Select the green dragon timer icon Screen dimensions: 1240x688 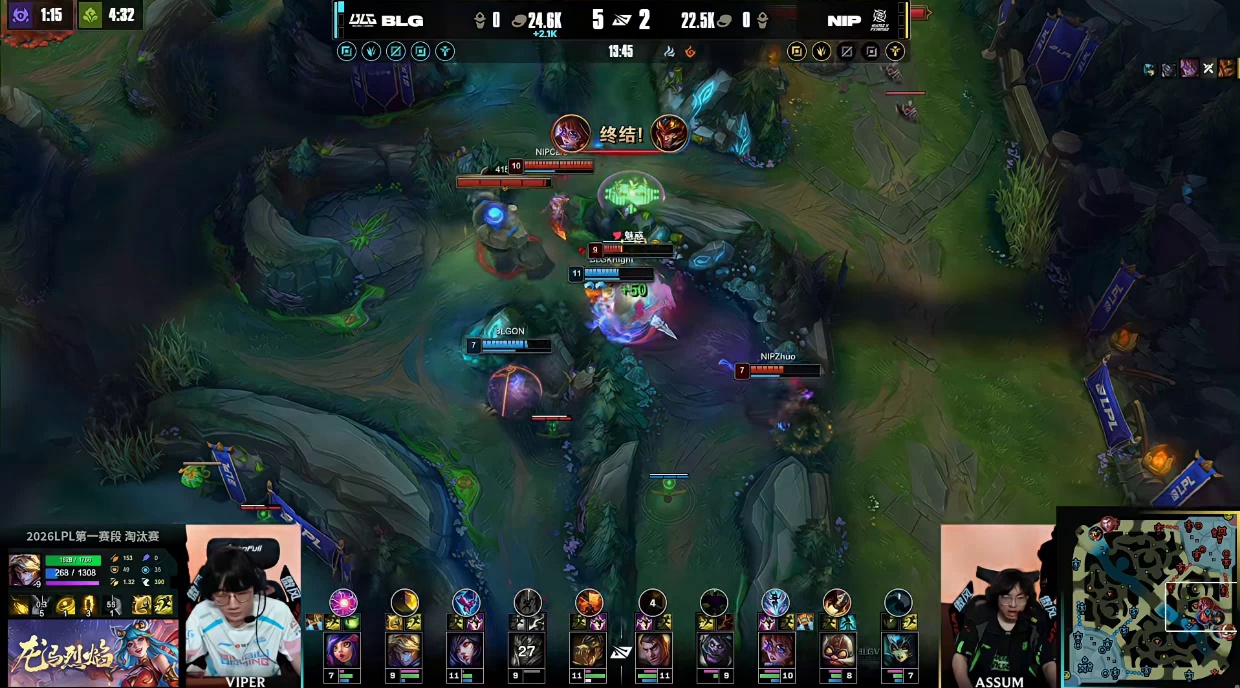click(91, 15)
